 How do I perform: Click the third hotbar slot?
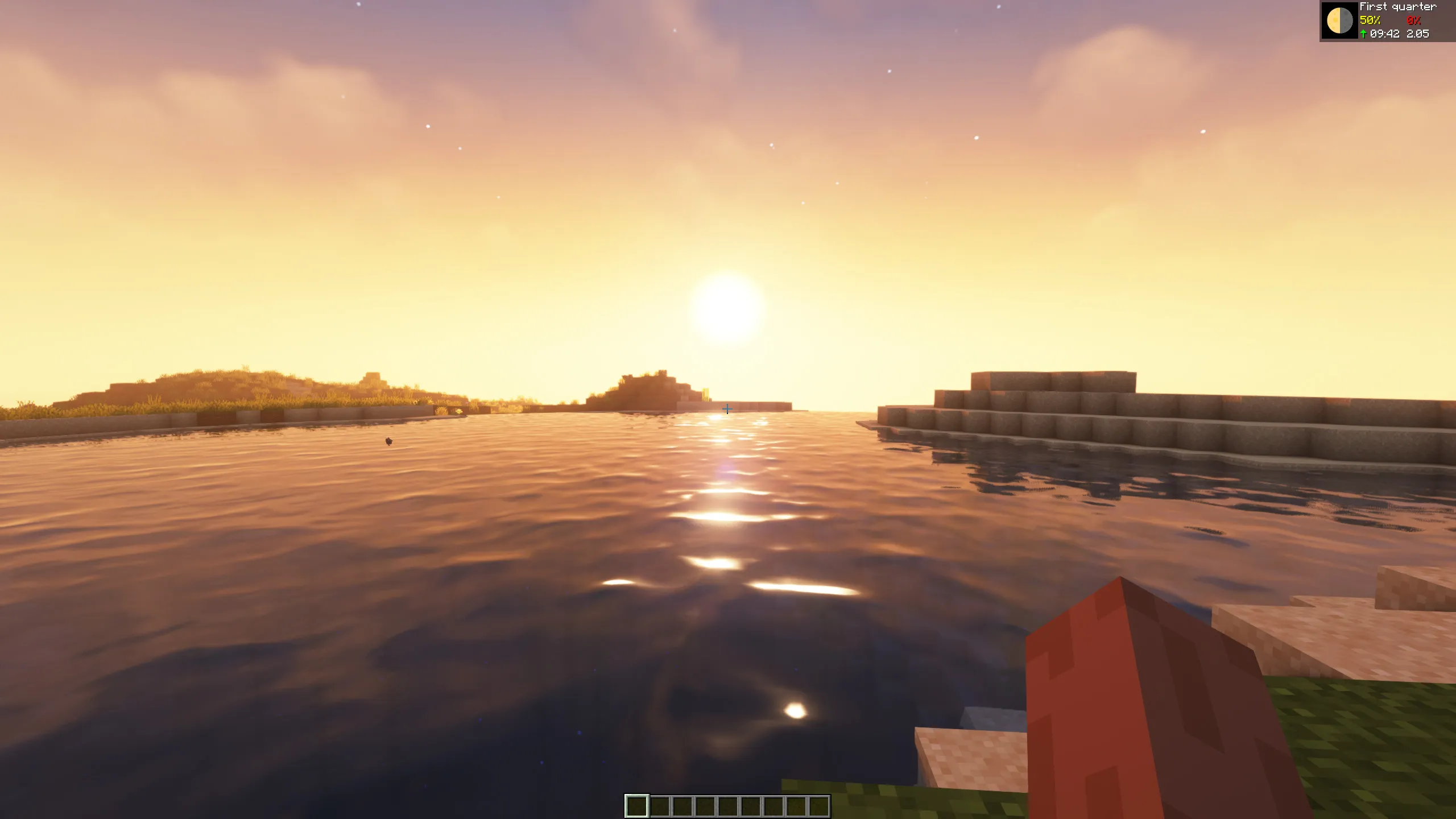point(682,805)
